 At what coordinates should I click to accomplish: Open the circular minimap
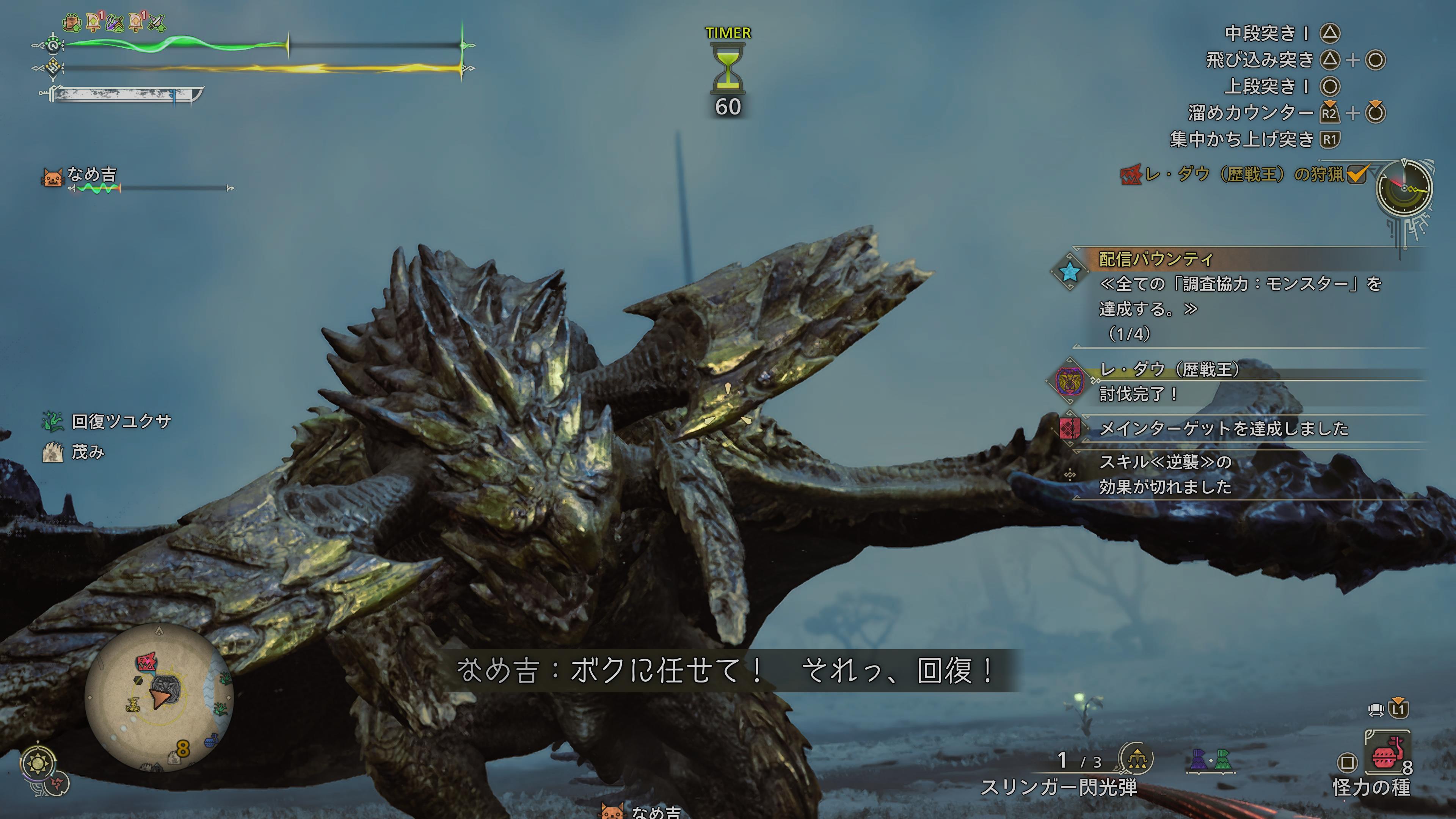pyautogui.click(x=159, y=698)
